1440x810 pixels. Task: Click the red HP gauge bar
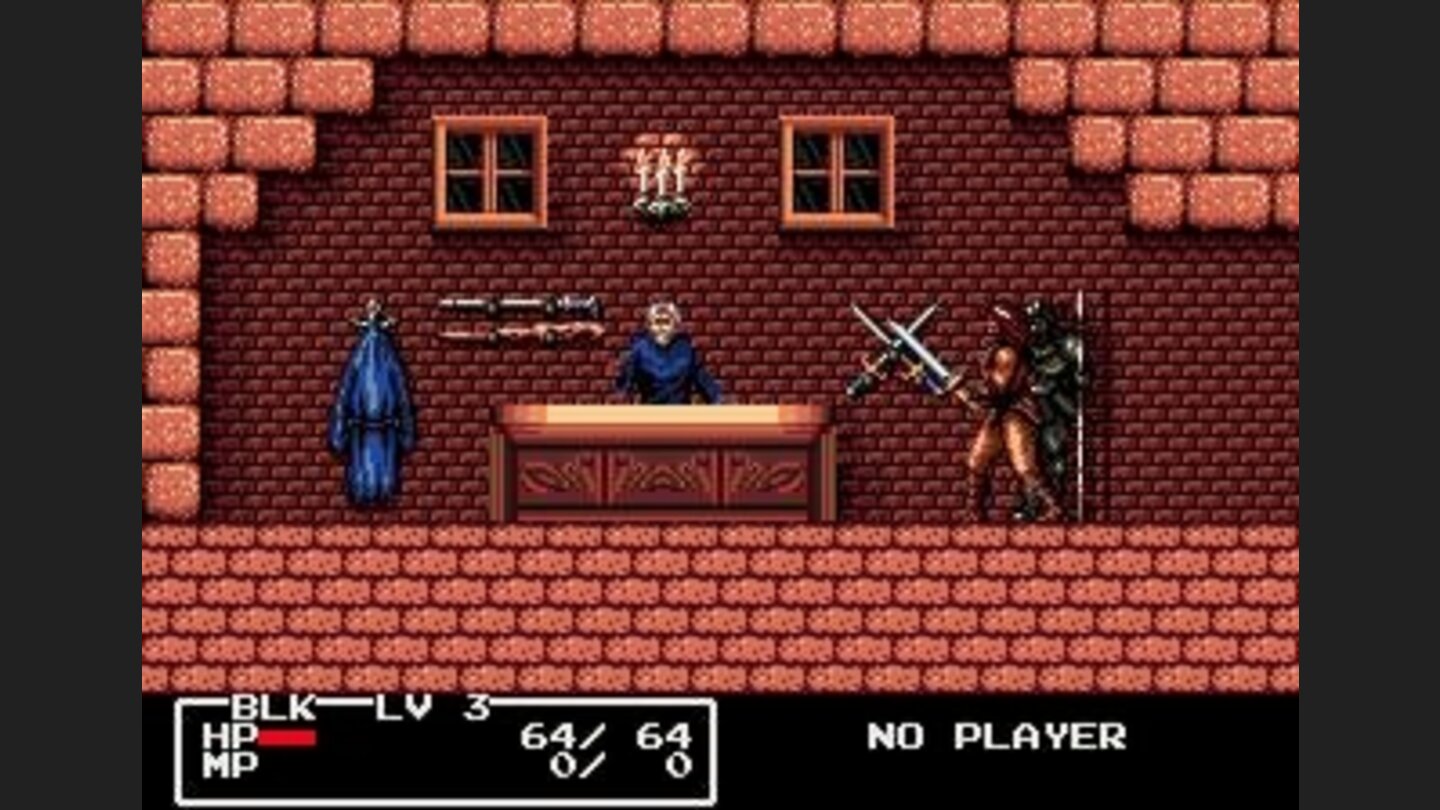290,740
